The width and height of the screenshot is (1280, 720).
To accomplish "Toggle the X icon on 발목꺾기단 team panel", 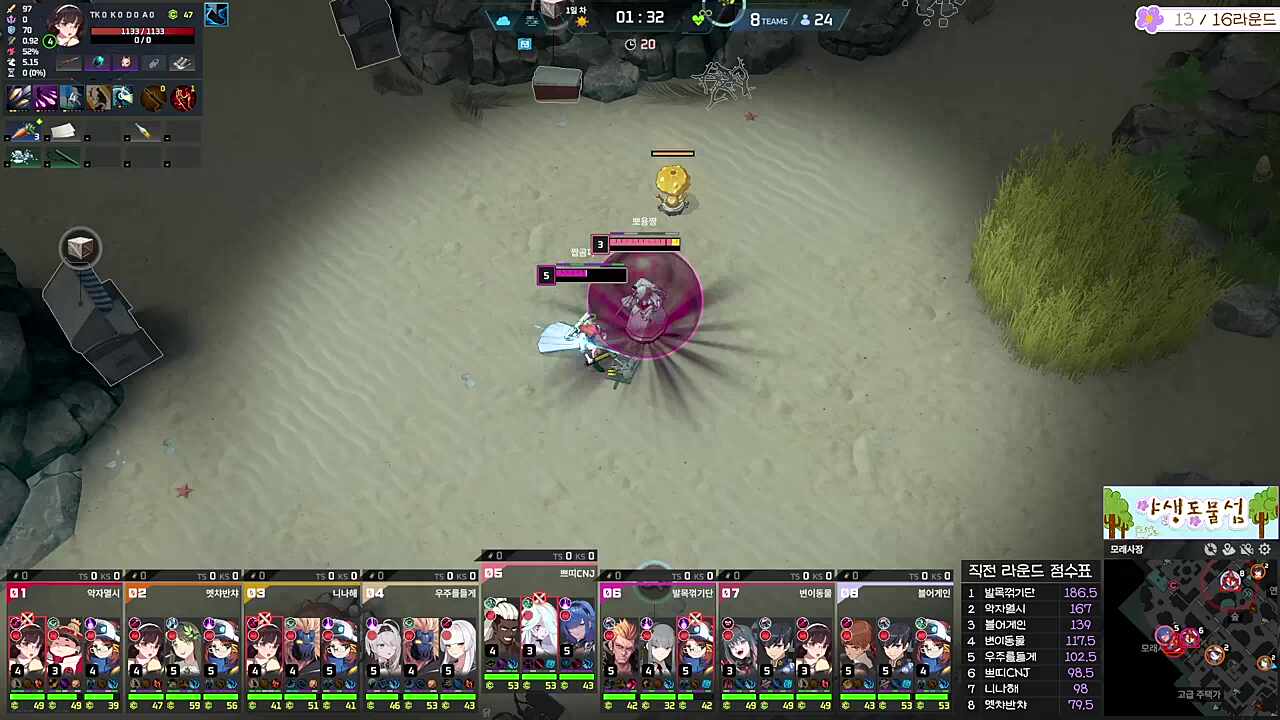I will [694, 618].
